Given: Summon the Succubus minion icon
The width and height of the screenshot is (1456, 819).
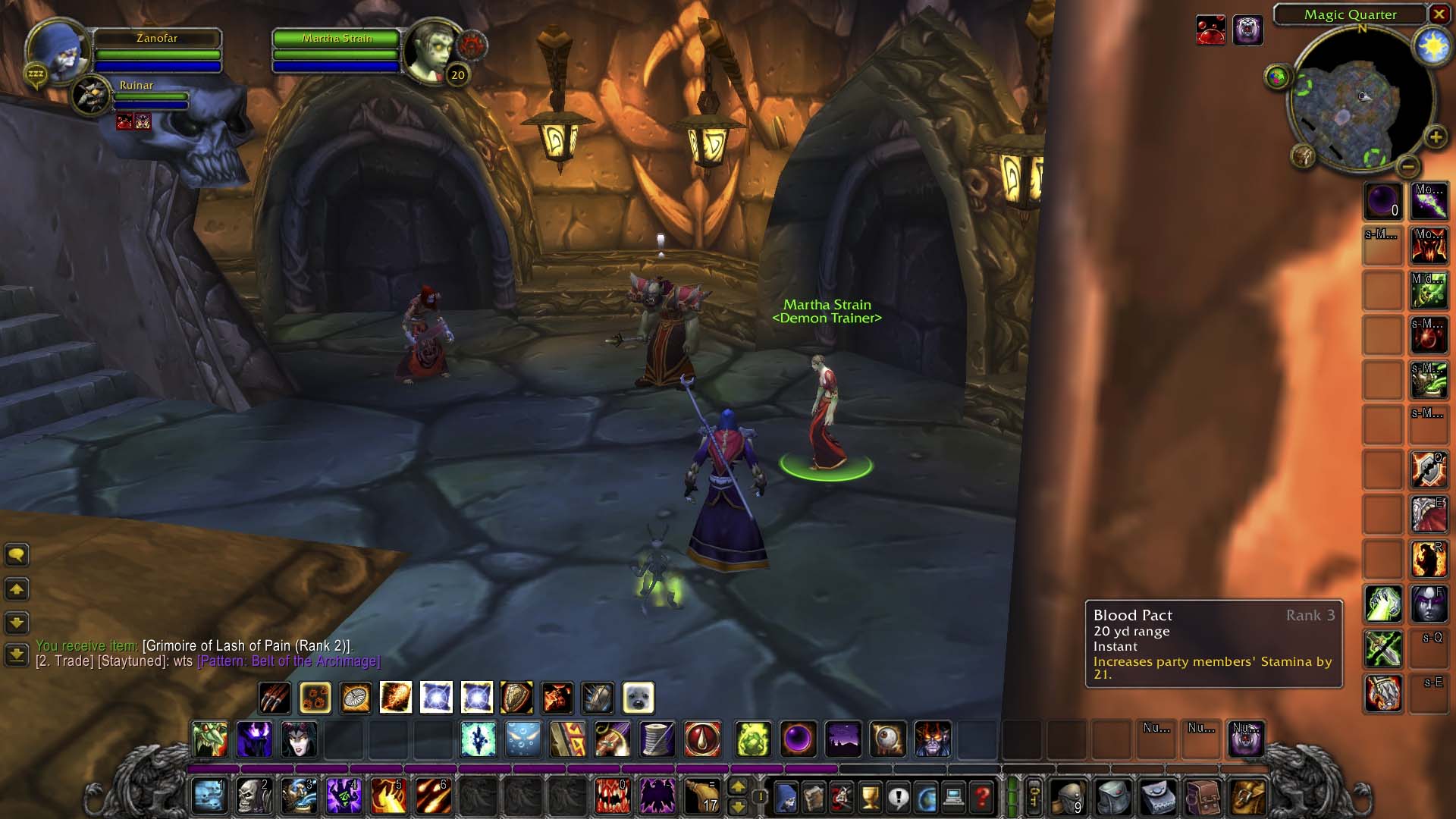Looking at the screenshot, I should pyautogui.click(x=300, y=739).
